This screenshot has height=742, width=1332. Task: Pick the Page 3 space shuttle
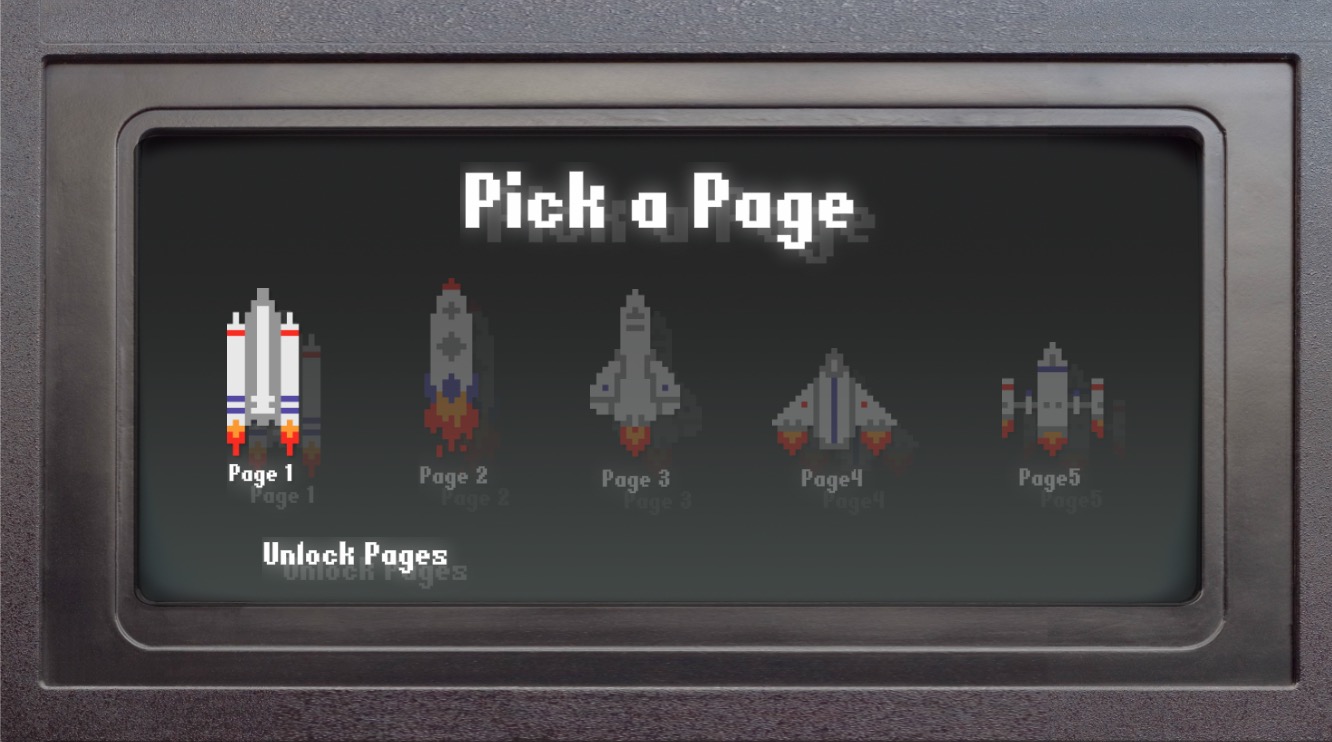coord(635,372)
